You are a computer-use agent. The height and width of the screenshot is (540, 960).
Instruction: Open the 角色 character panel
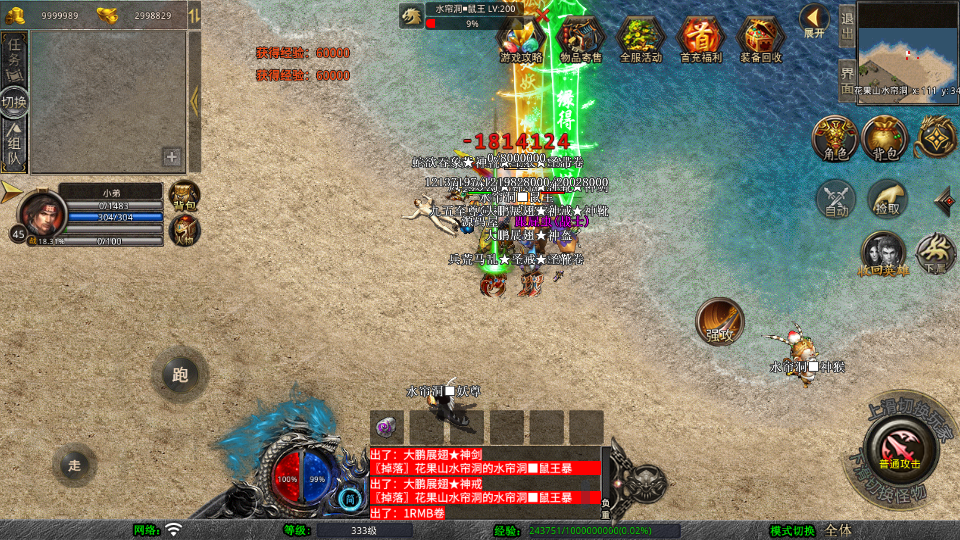click(834, 139)
